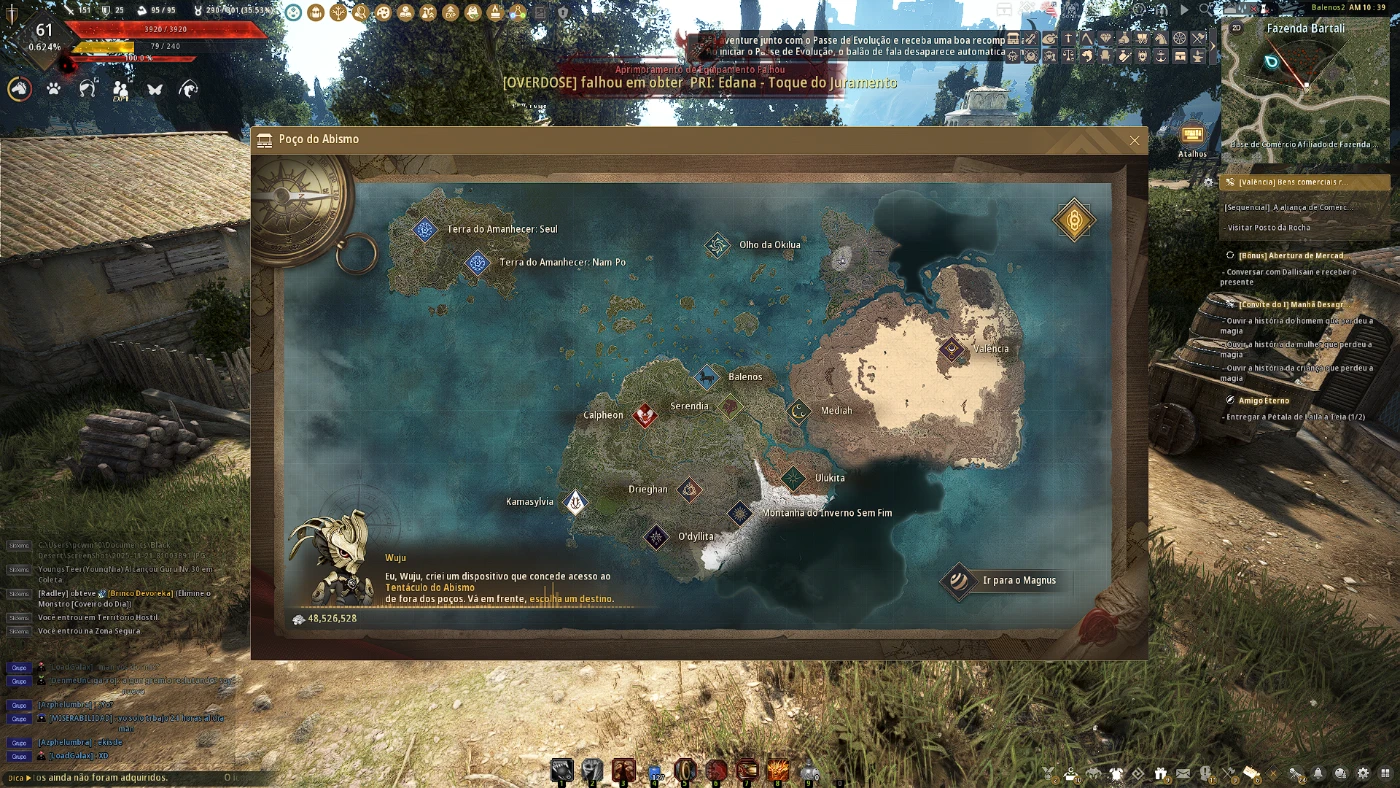The image size is (1400, 788).
Task: Choose Terra do Amanhecer: Seul marker
Action: 426,229
